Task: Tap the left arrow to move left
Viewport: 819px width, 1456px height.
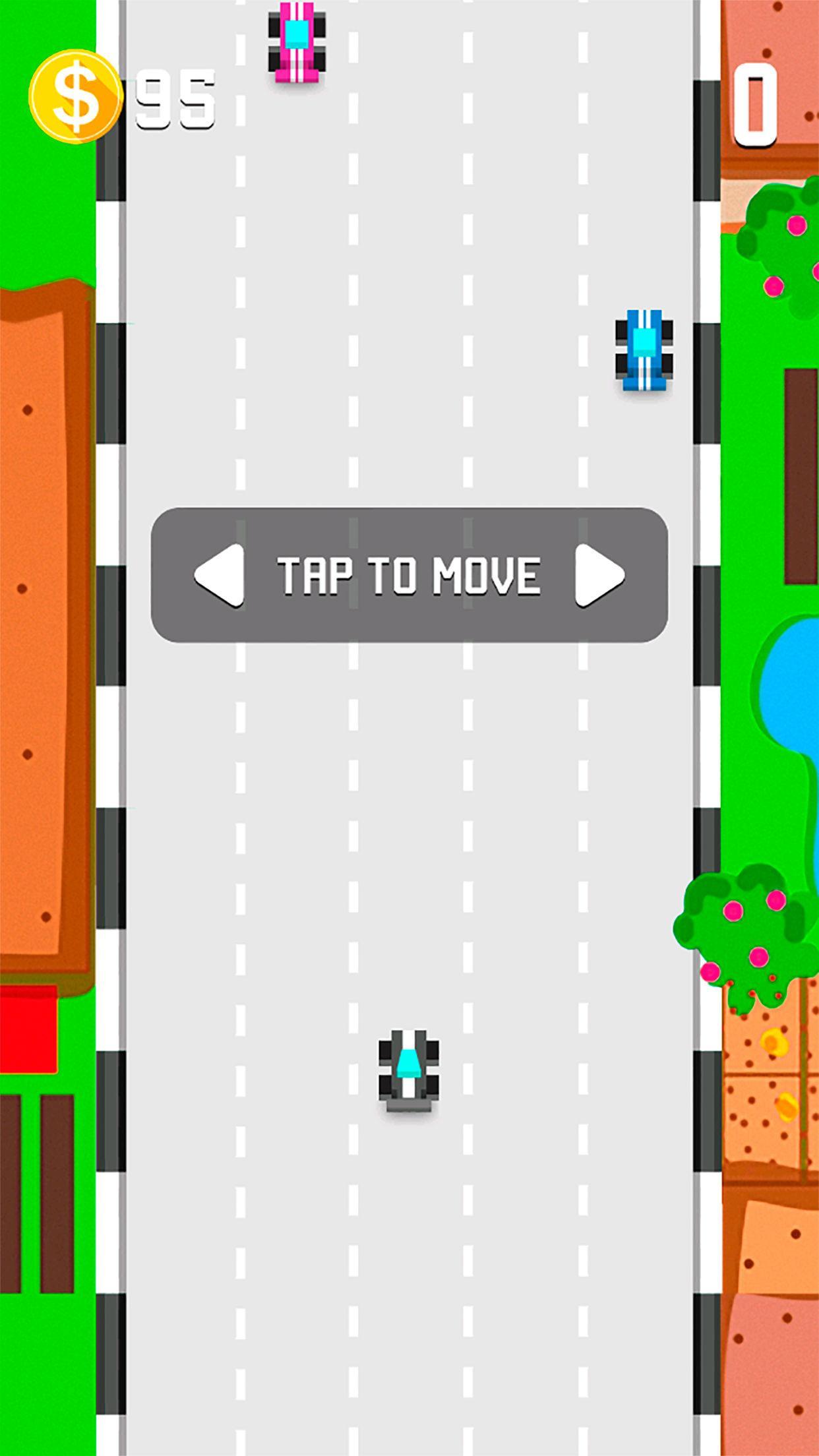Action: tap(220, 575)
